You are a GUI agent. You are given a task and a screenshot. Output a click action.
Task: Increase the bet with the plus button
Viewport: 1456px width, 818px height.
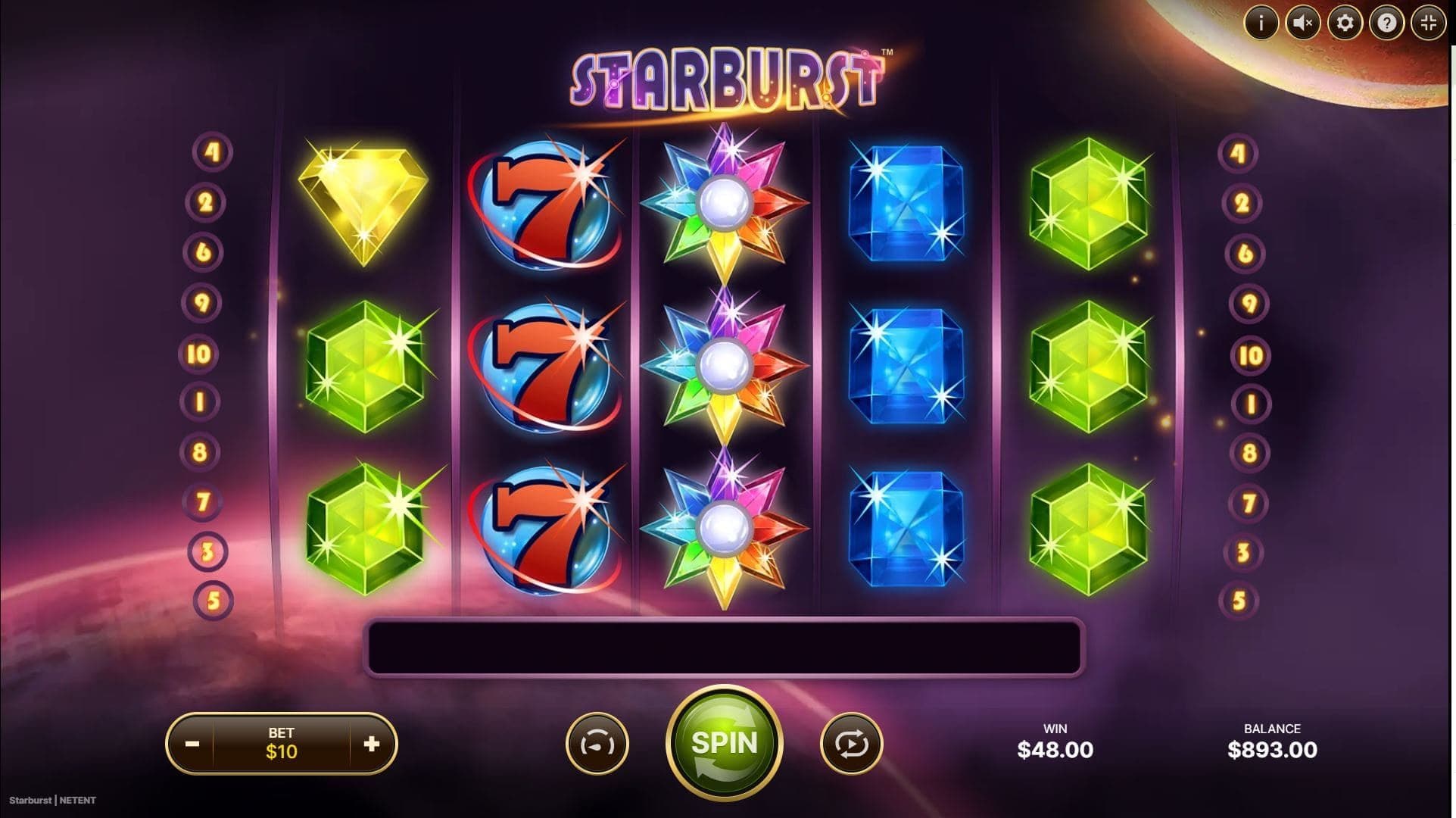tap(371, 744)
